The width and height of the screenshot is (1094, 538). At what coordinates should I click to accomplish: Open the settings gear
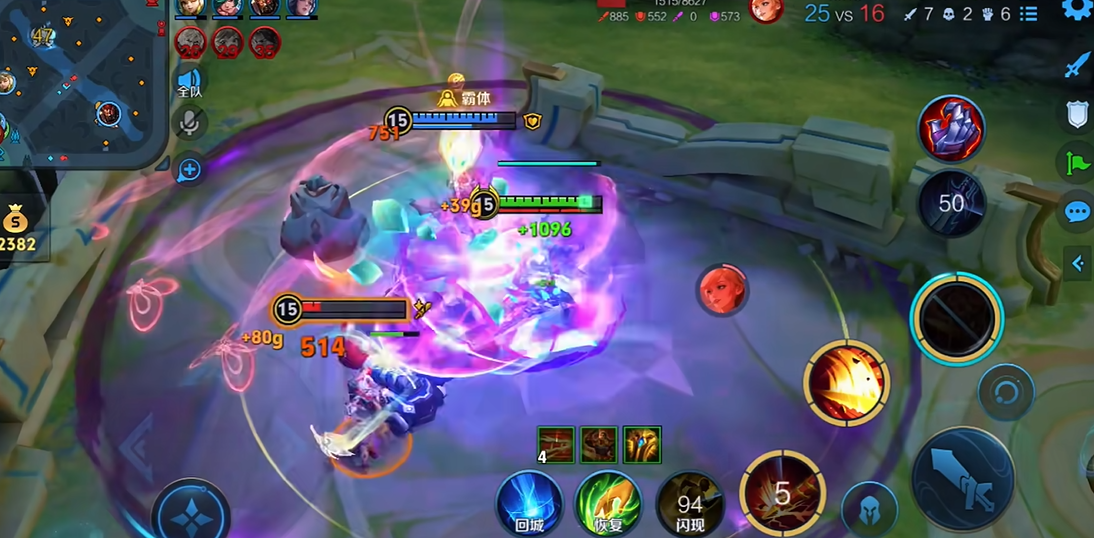[x=1077, y=10]
